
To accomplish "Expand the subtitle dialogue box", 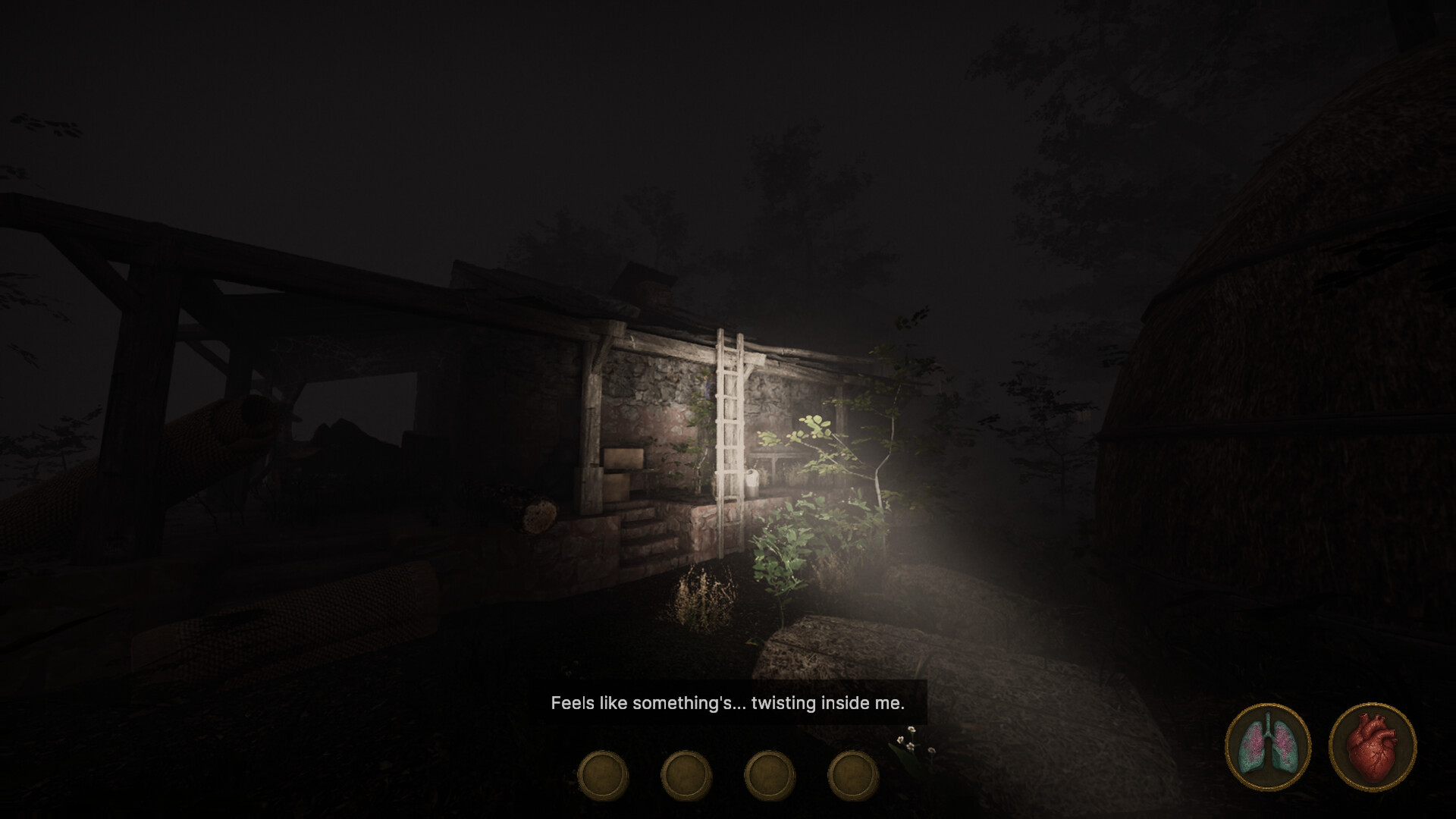I will (726, 704).
